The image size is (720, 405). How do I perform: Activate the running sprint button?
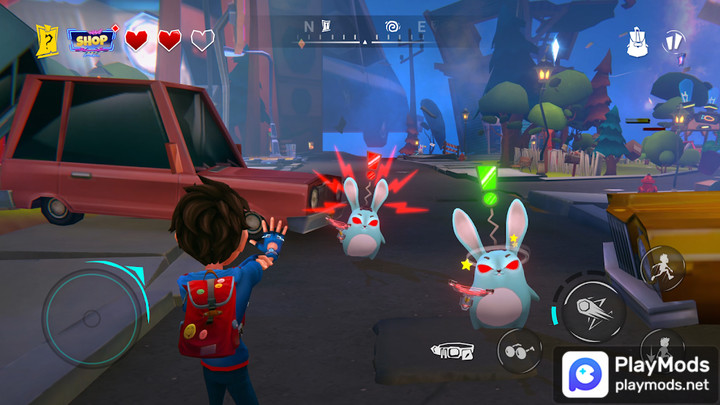[662, 265]
